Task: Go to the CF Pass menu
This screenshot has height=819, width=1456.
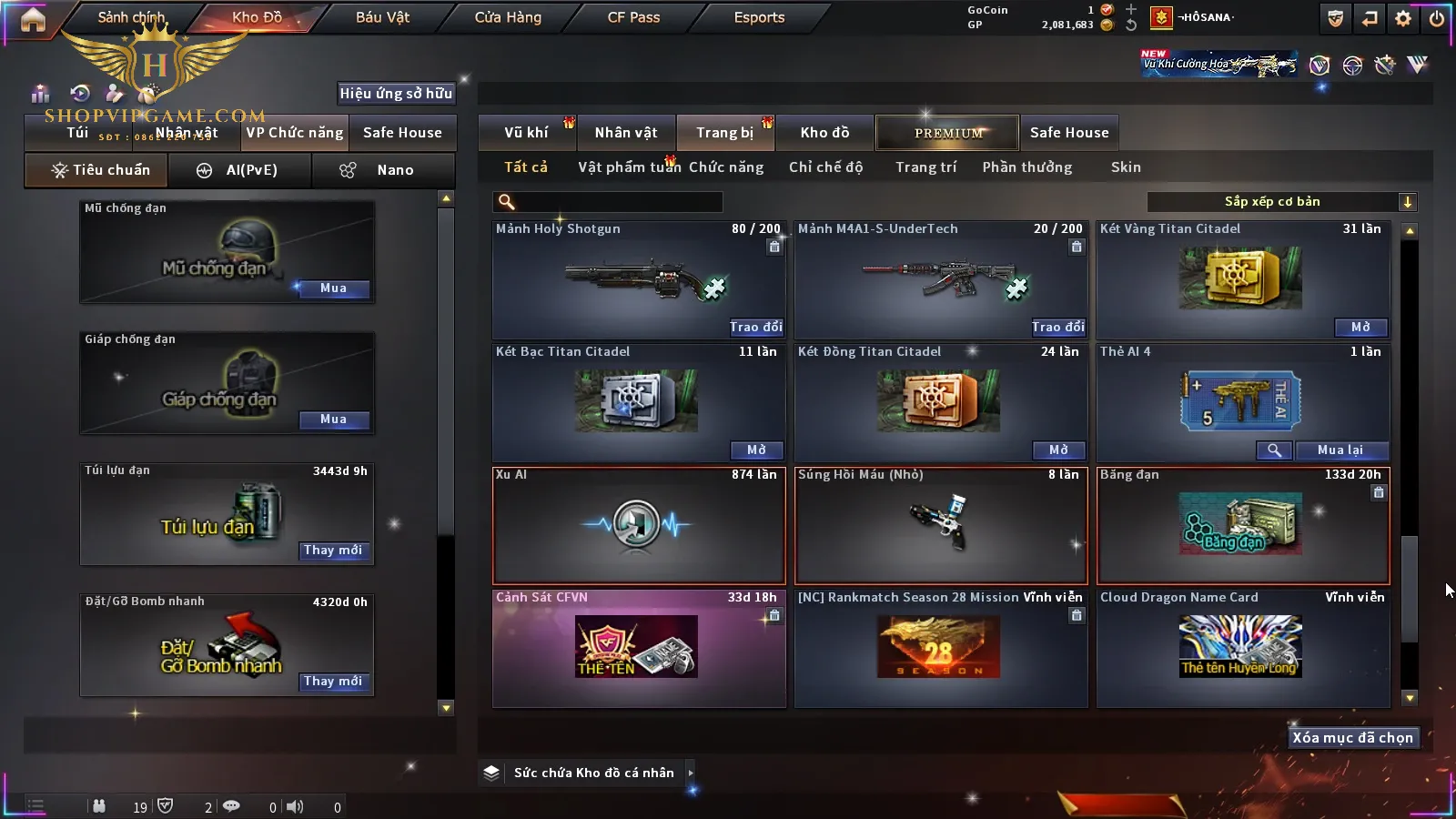Action: tap(633, 17)
